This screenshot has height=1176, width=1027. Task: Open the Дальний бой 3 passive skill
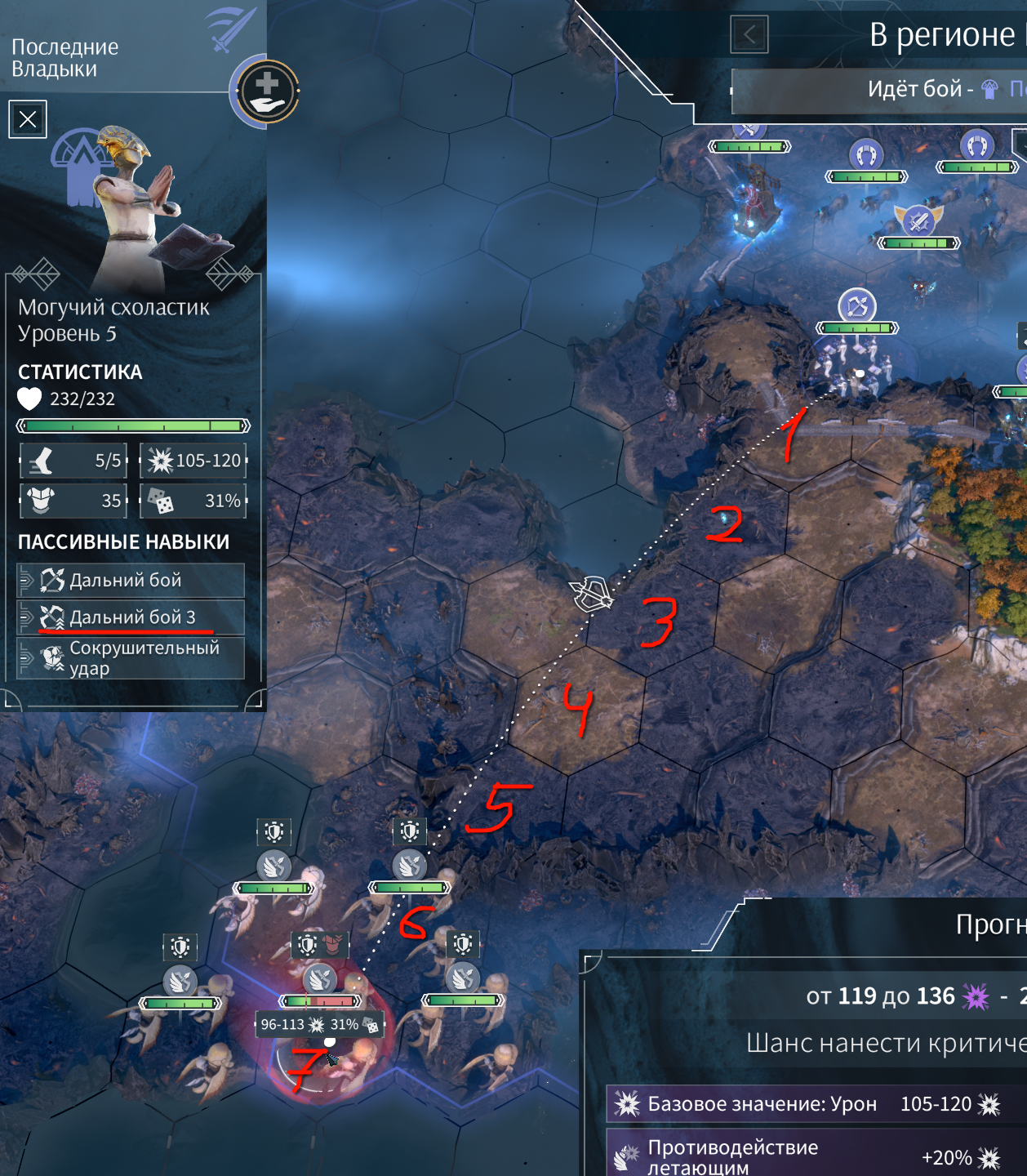click(131, 617)
